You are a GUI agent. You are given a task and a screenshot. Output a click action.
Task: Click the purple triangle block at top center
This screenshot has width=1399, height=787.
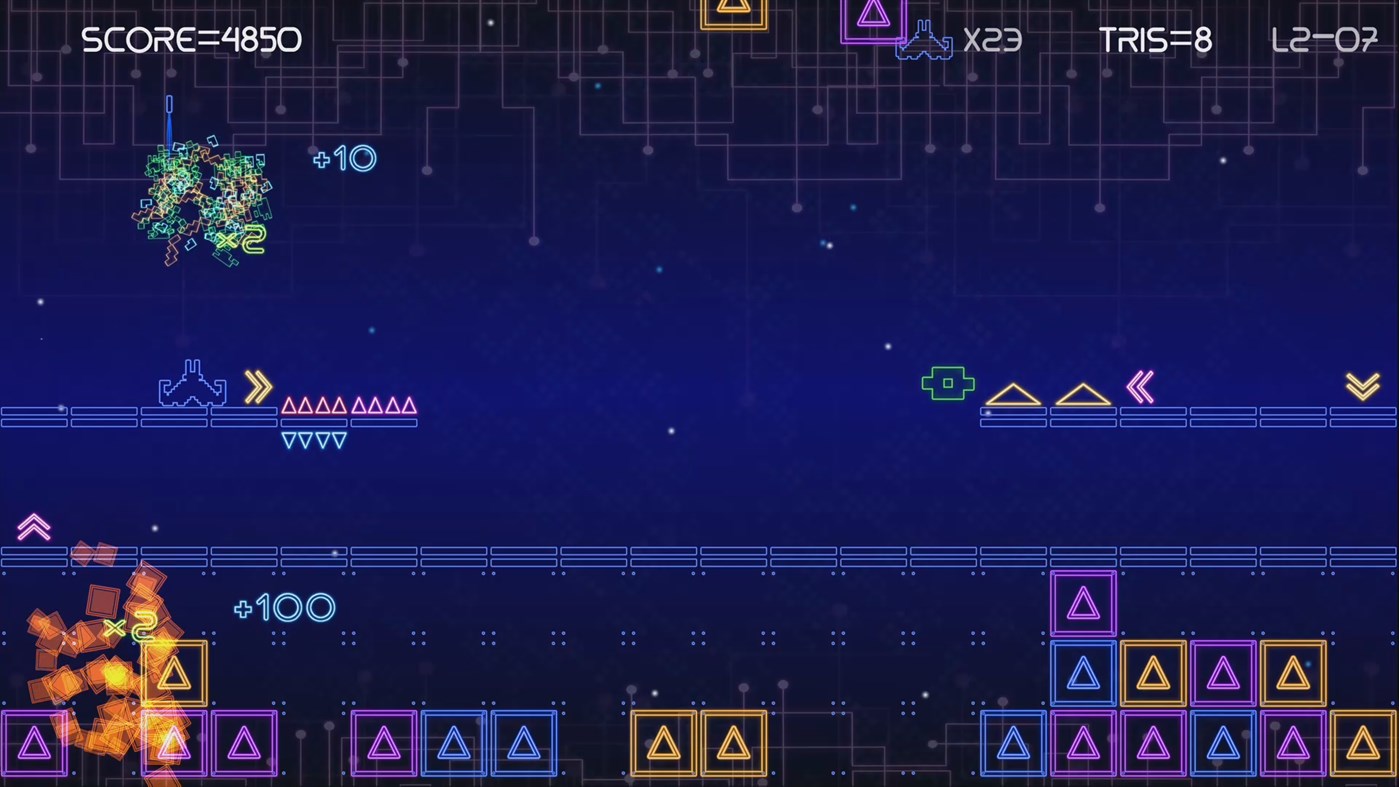[x=873, y=17]
